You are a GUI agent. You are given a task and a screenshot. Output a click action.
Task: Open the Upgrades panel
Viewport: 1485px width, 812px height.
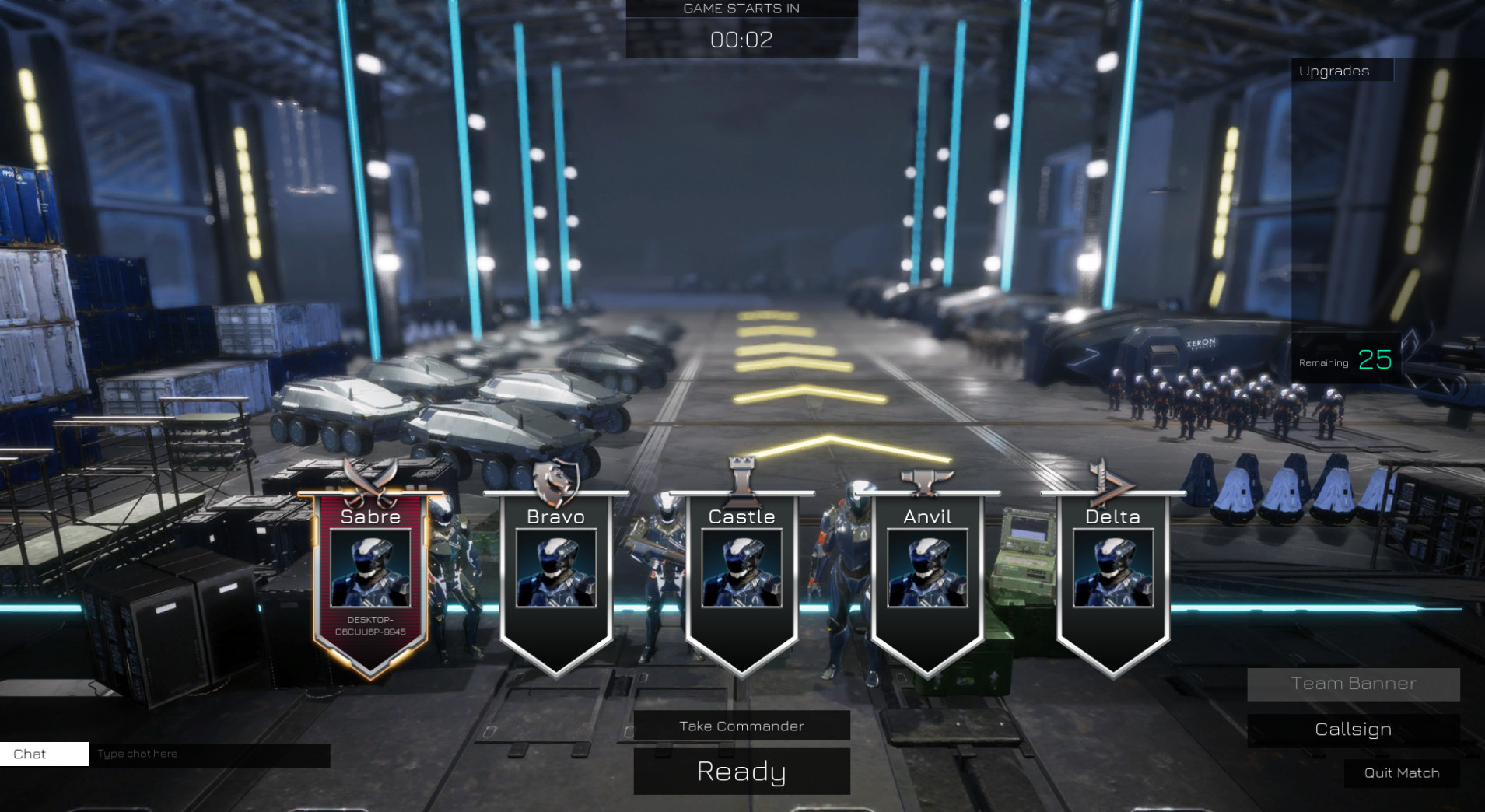[x=1341, y=71]
